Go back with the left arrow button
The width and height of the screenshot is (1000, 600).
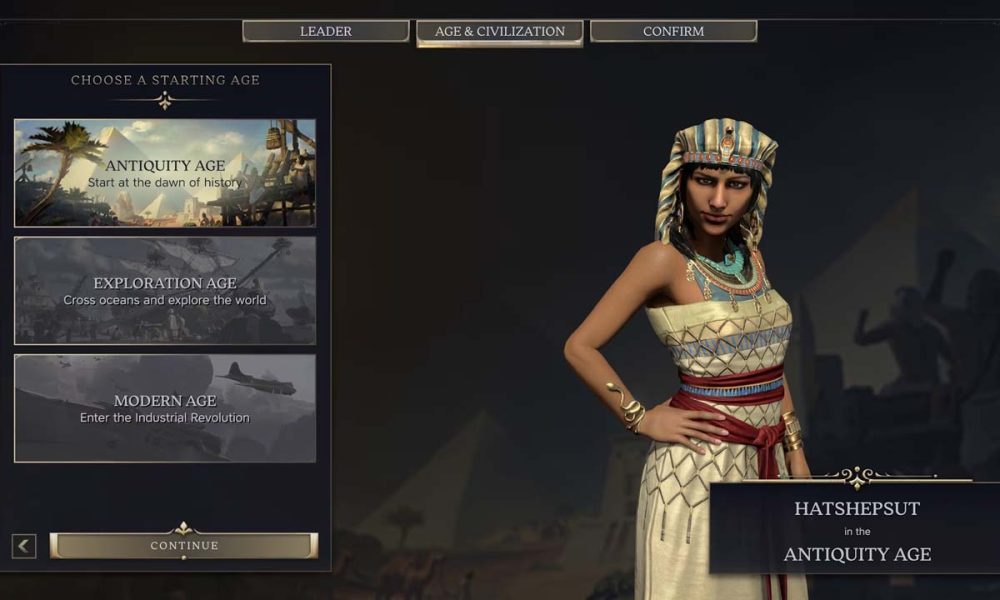click(24, 546)
